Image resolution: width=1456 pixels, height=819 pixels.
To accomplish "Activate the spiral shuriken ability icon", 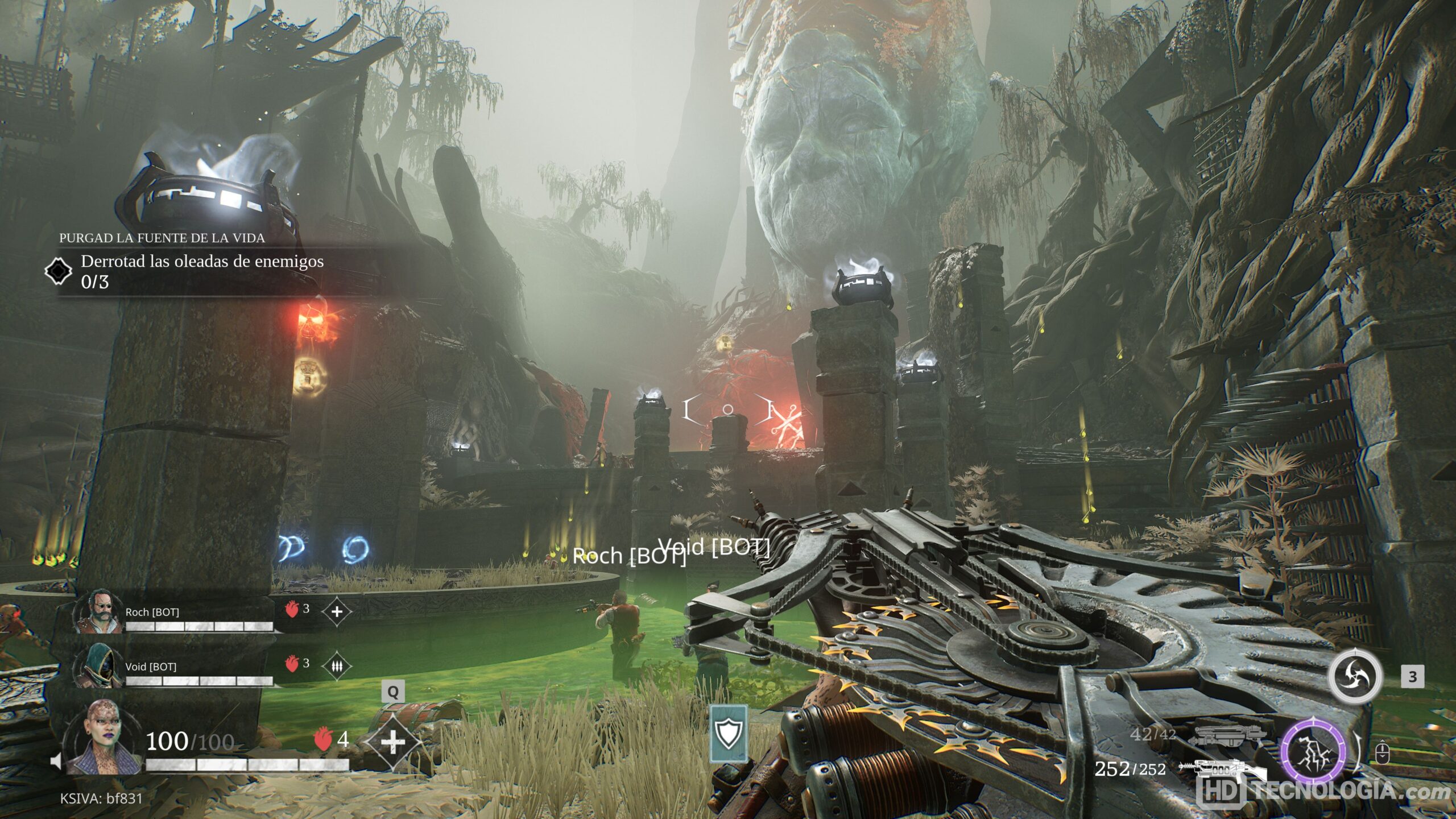I will point(1354,677).
